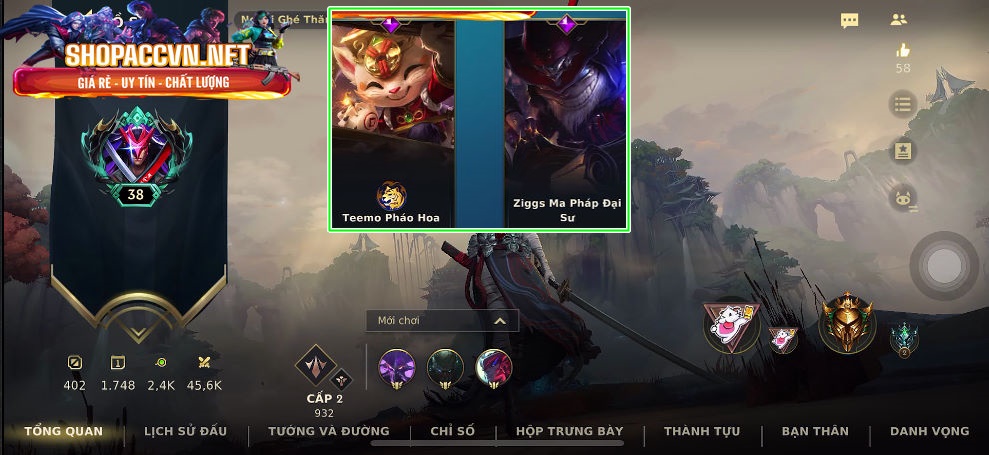Click the list menu round button
Viewport: 989px width, 455px height.
click(903, 104)
